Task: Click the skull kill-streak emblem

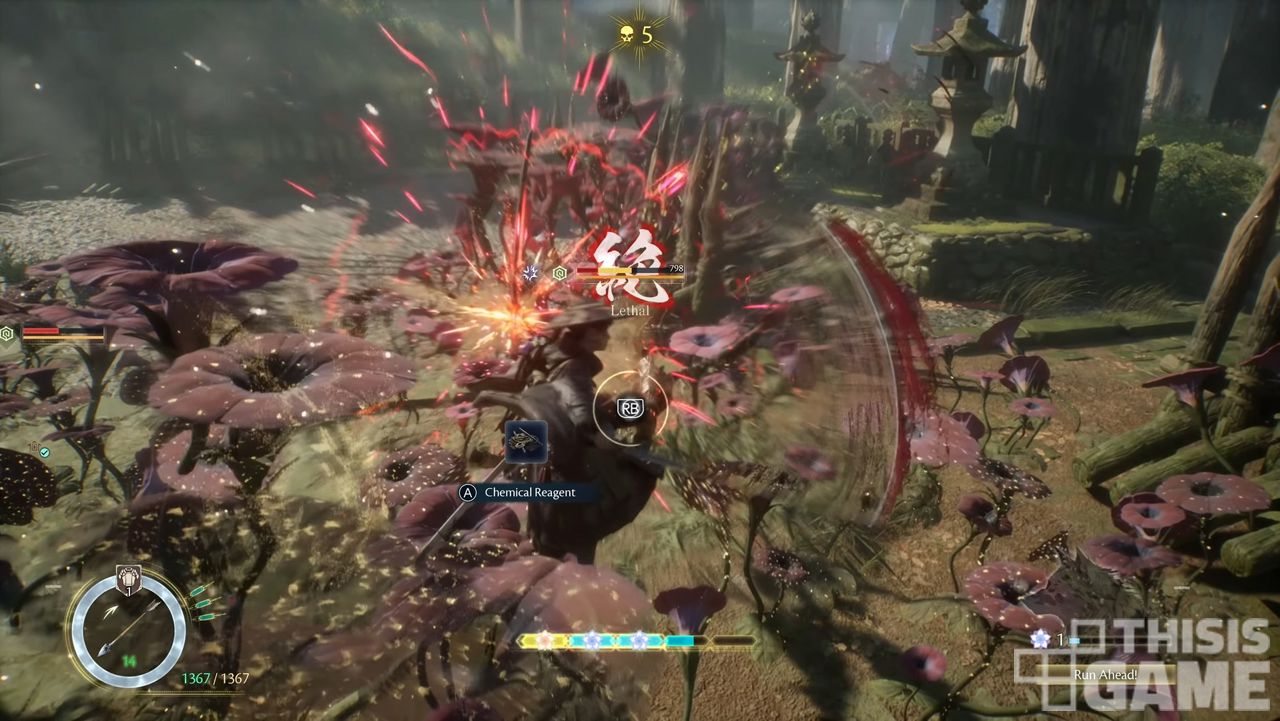Action: click(x=627, y=36)
